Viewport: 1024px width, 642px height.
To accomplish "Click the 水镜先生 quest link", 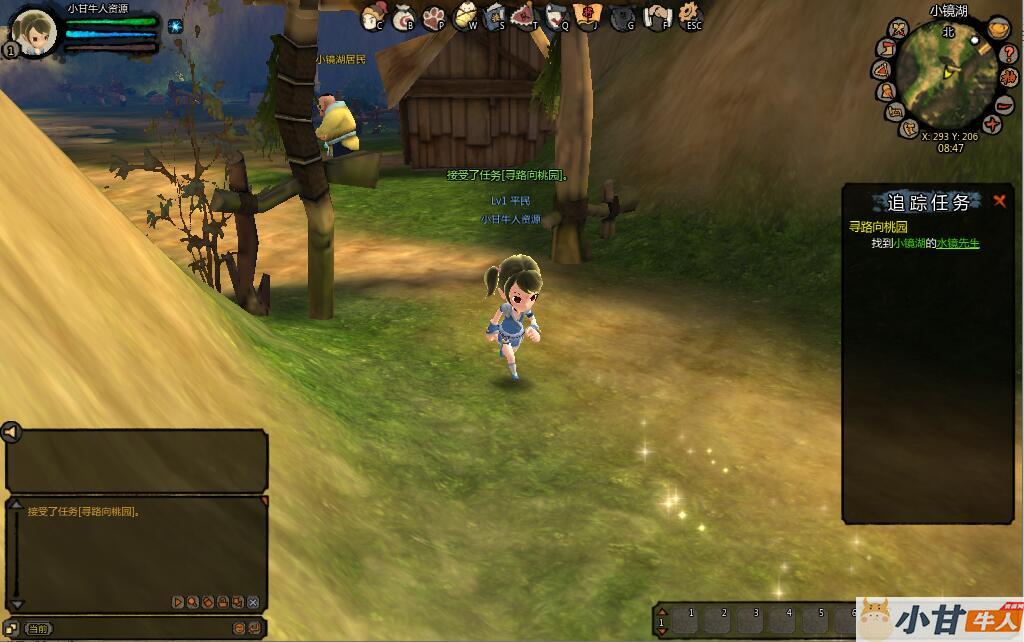I will tap(957, 243).
